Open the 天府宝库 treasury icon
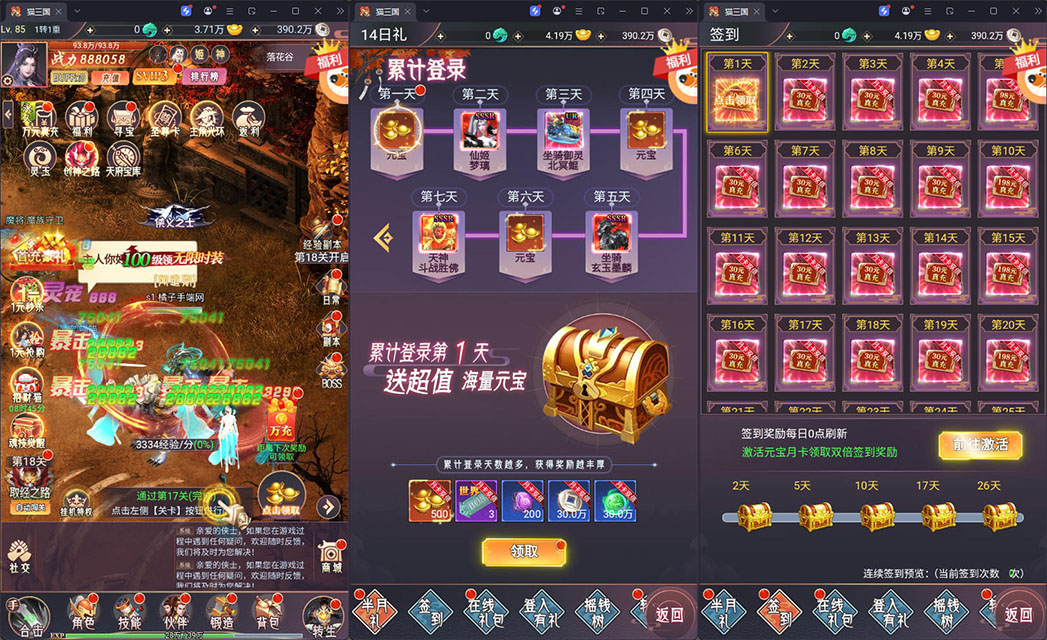 coord(123,156)
